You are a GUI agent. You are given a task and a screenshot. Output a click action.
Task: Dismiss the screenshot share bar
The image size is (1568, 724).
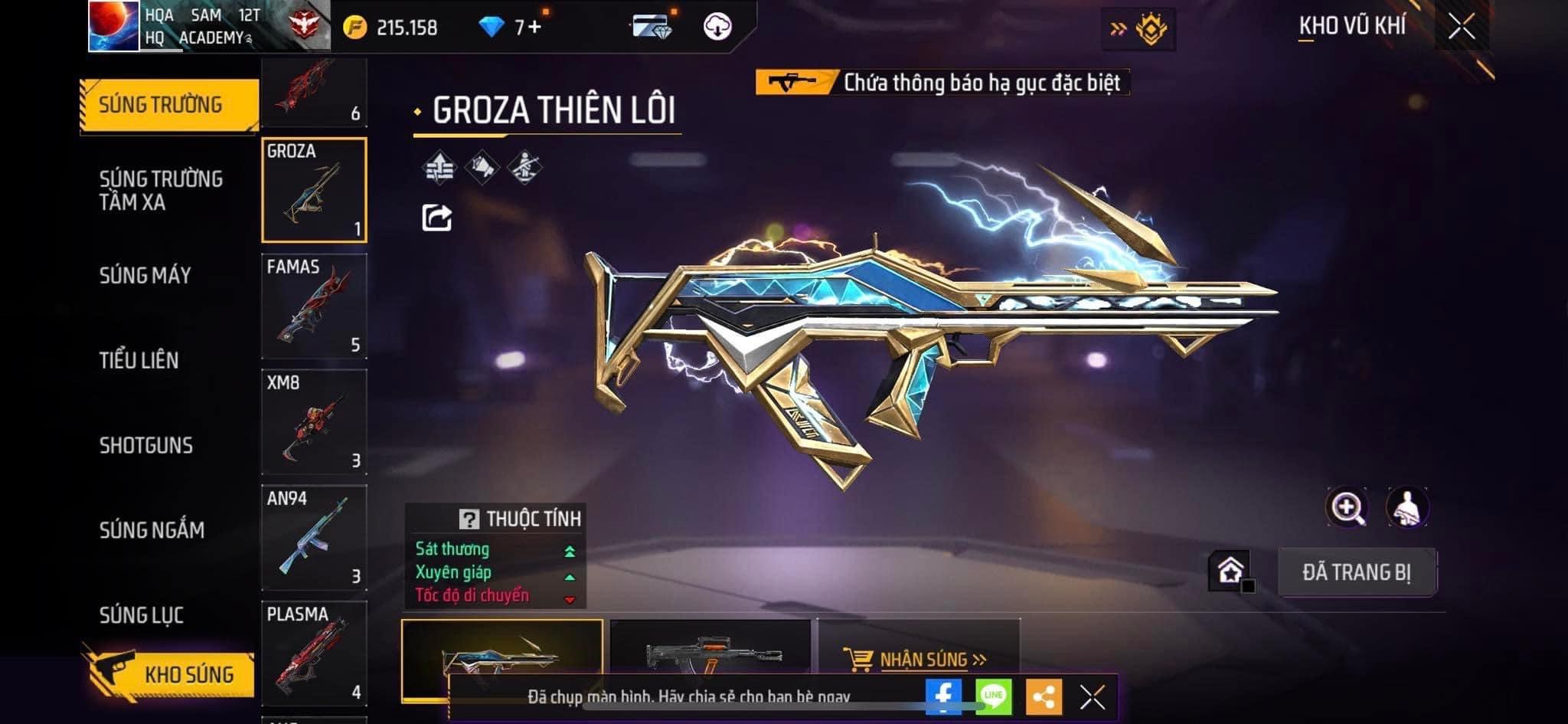pyautogui.click(x=1092, y=697)
